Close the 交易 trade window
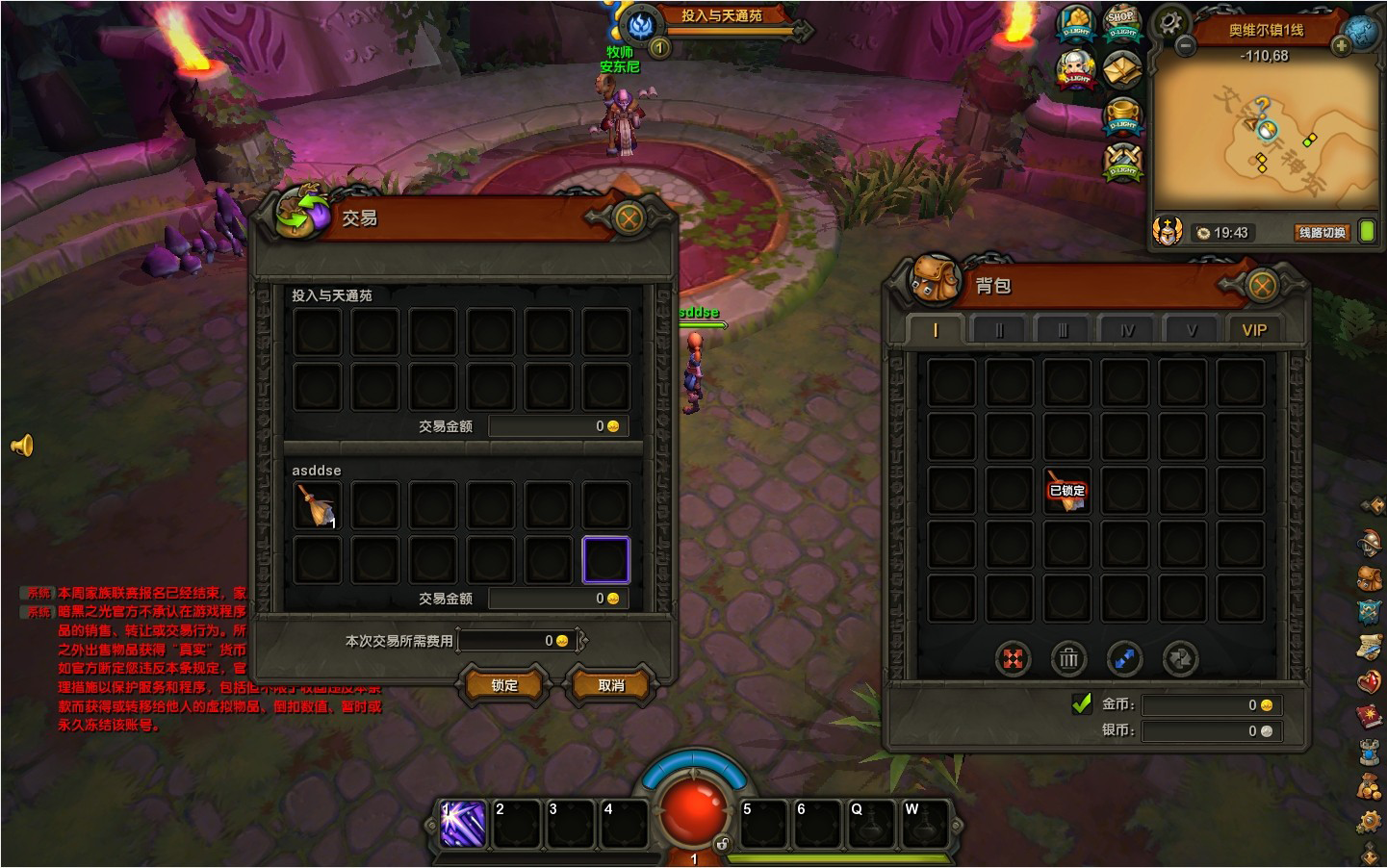Viewport: 1387px width, 868px height. click(x=629, y=218)
